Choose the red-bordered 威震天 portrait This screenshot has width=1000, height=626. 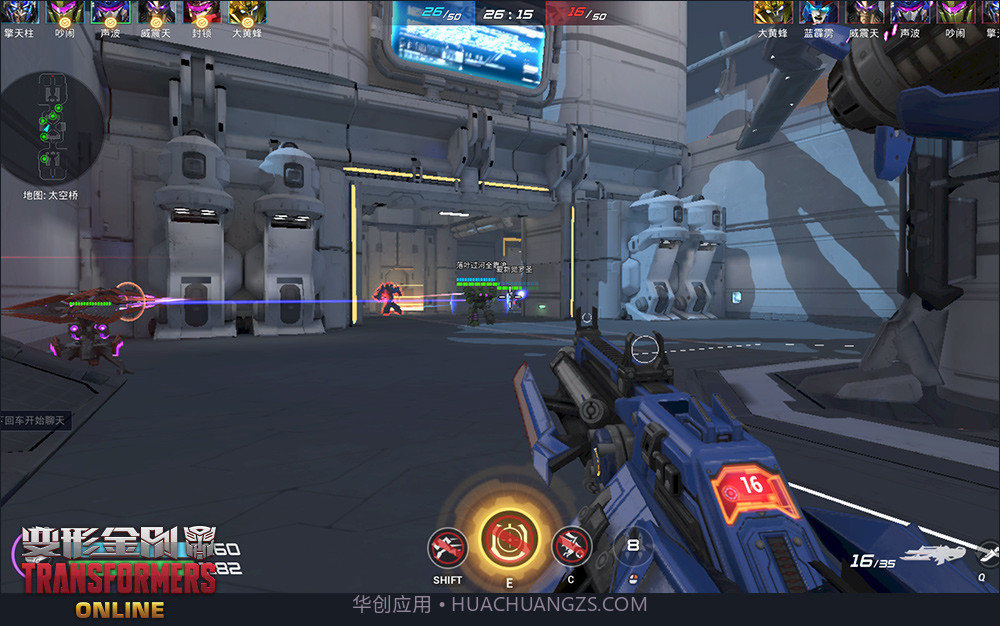pos(864,13)
